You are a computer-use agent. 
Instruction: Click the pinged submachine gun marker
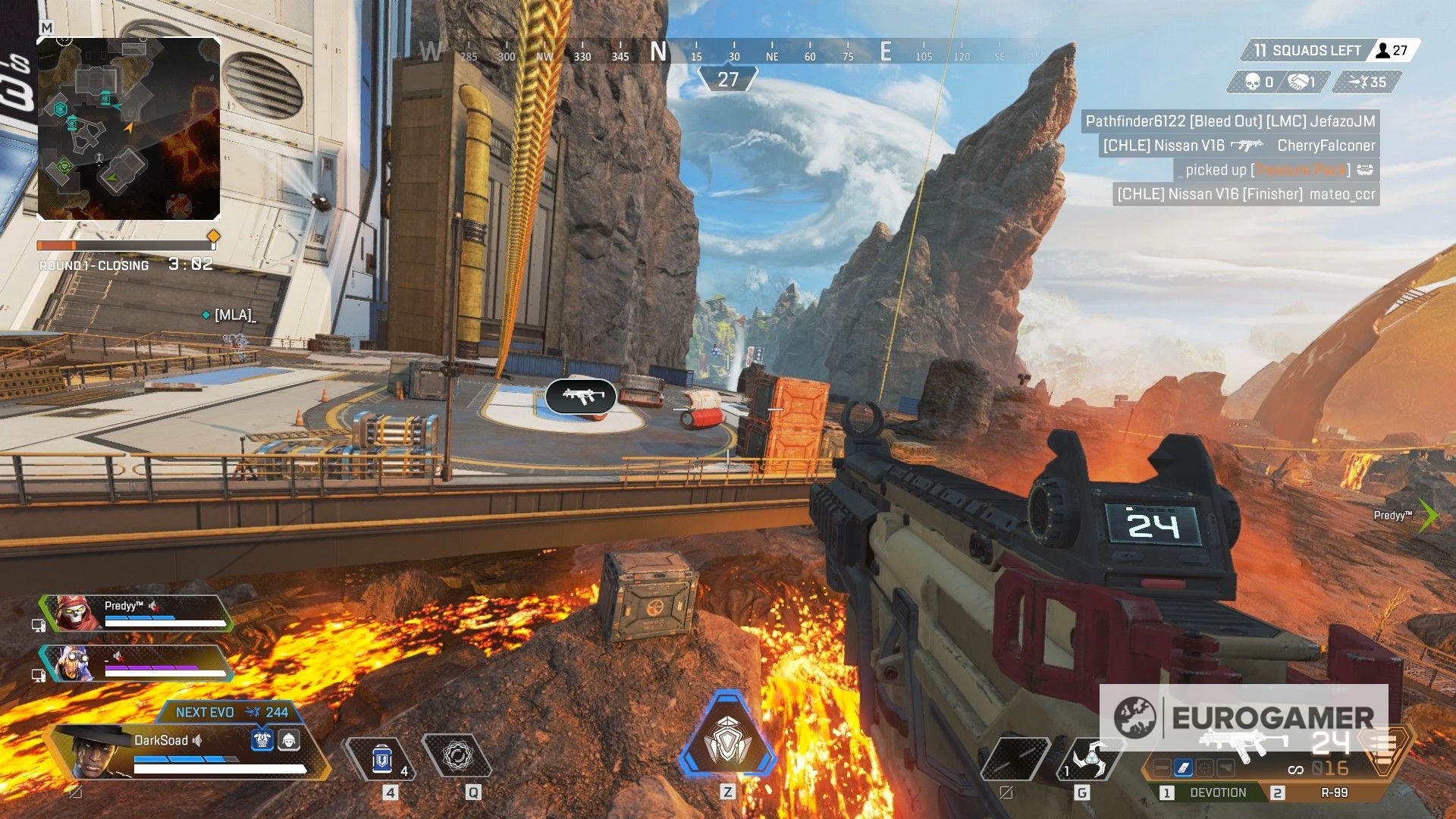pyautogui.click(x=581, y=396)
